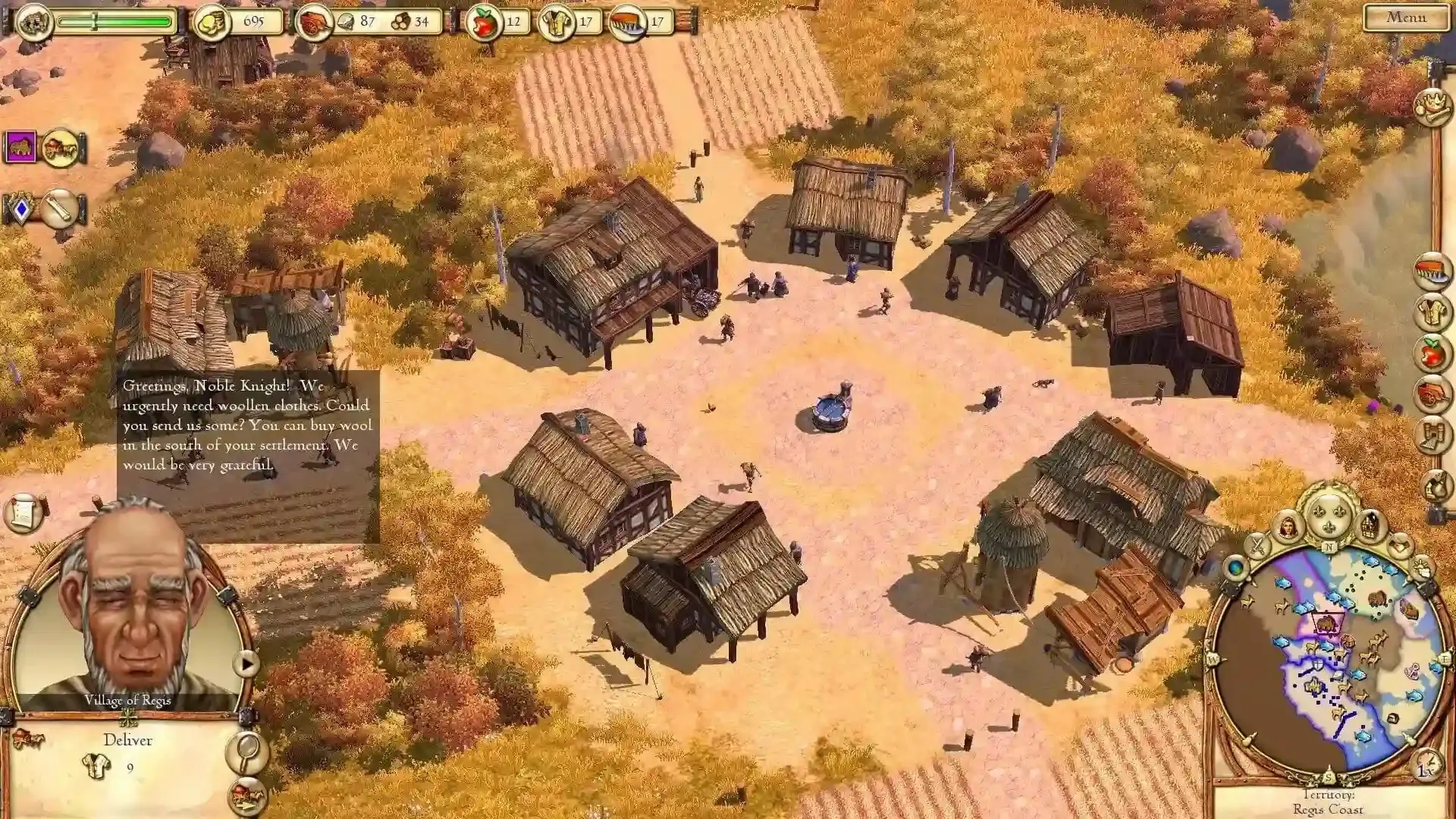
Task: Select the trade cart icon beside the purple portrait
Action: tap(61, 146)
